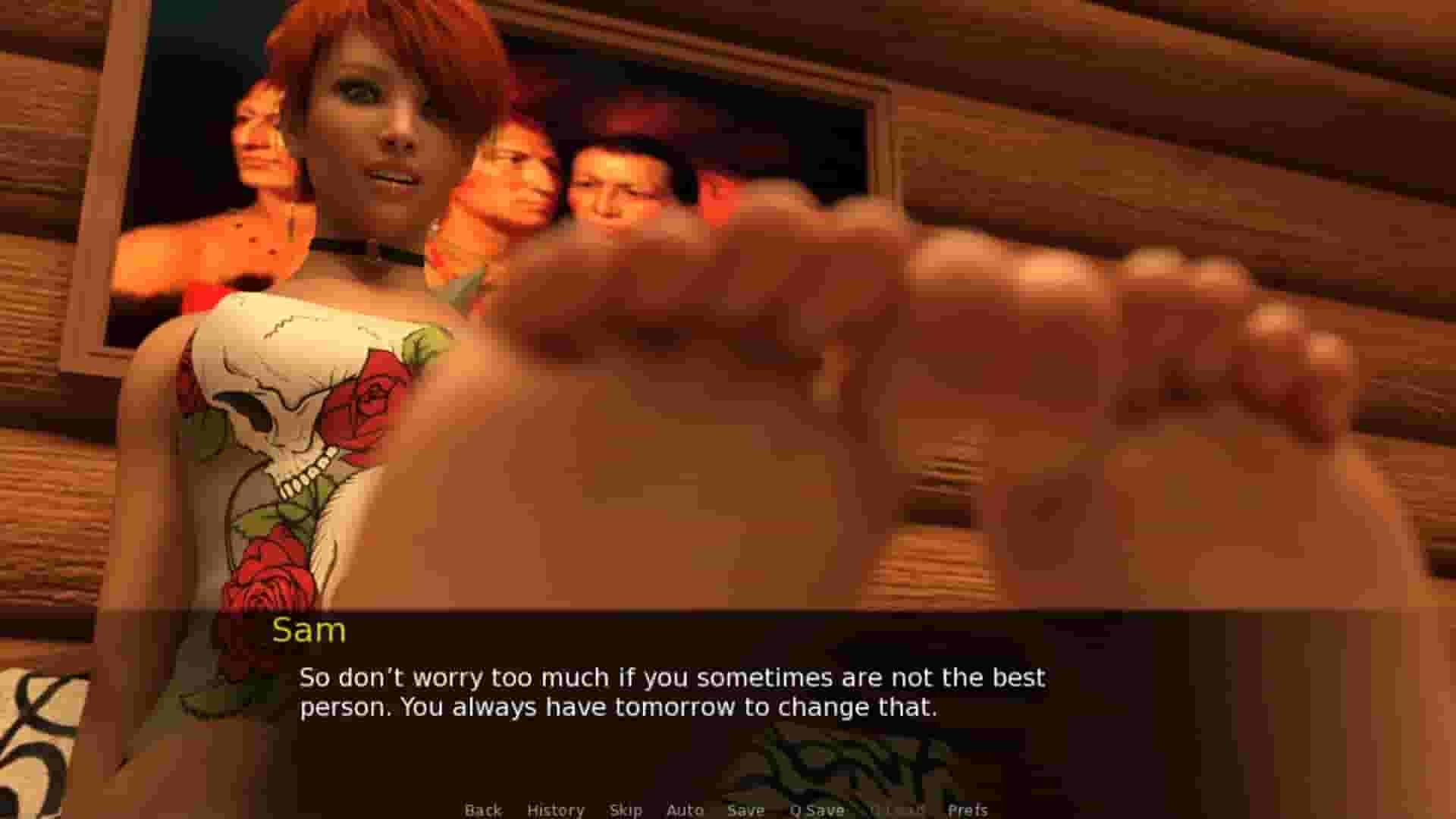
Task: Rewind to previous dialogue with Back
Action: pyautogui.click(x=483, y=810)
